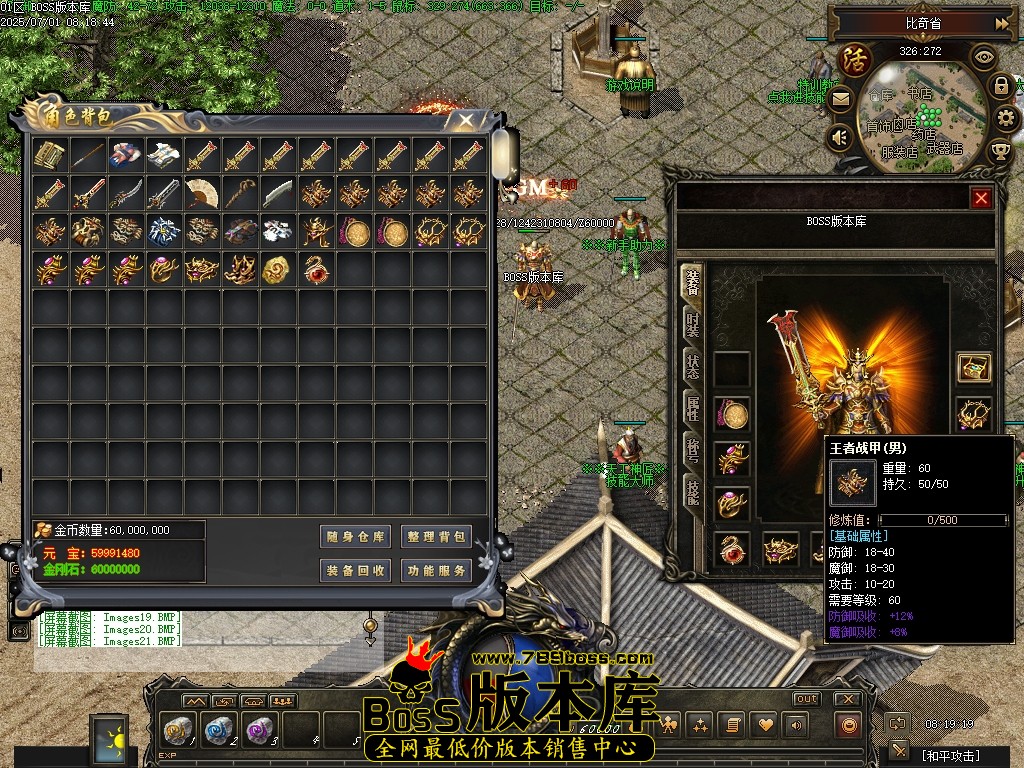1024x768 pixels.
Task: Click the 整理背包 sort bag button
Action: [x=436, y=537]
